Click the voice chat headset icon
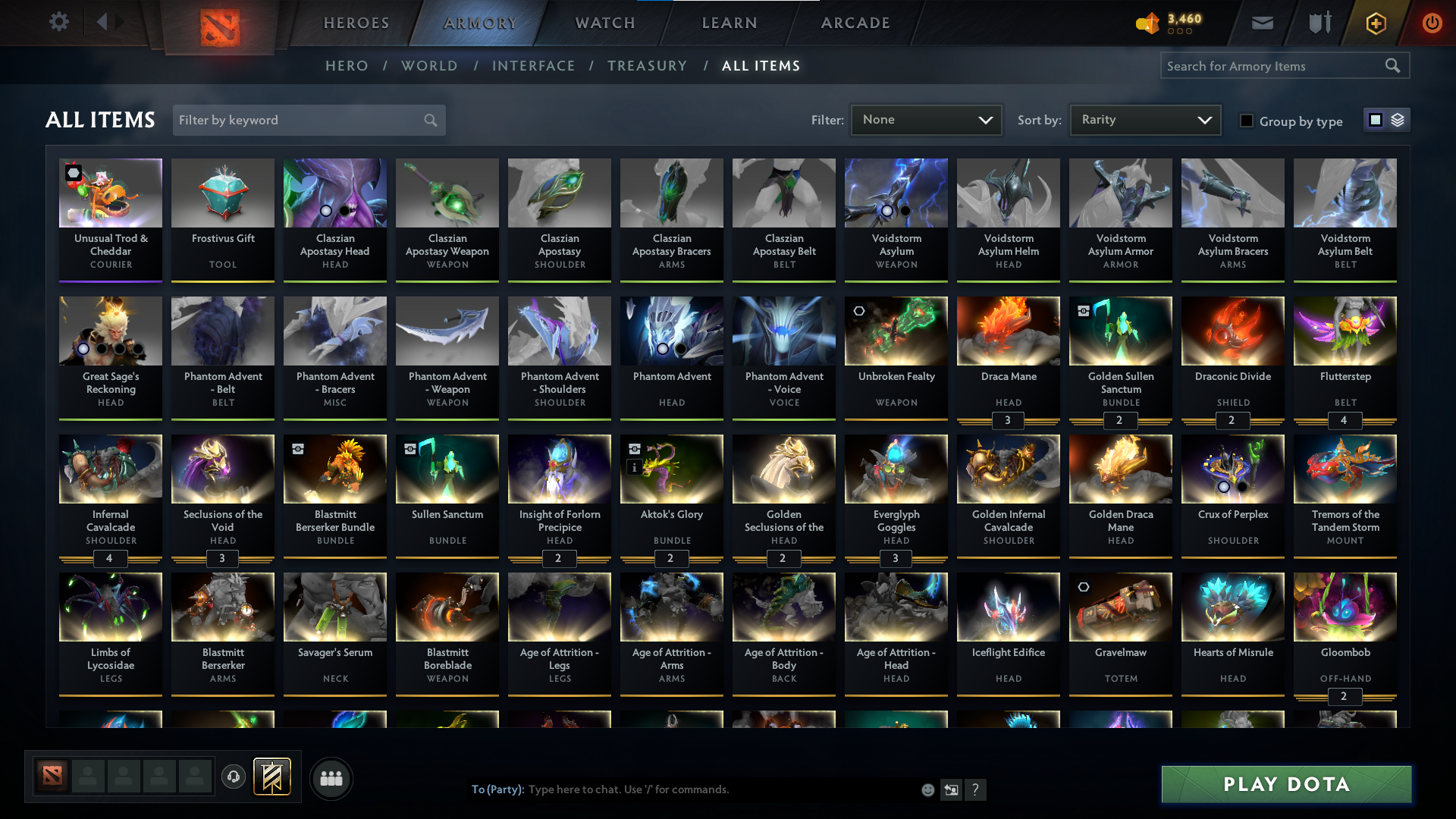Screen dimensions: 1456x819 233,778
